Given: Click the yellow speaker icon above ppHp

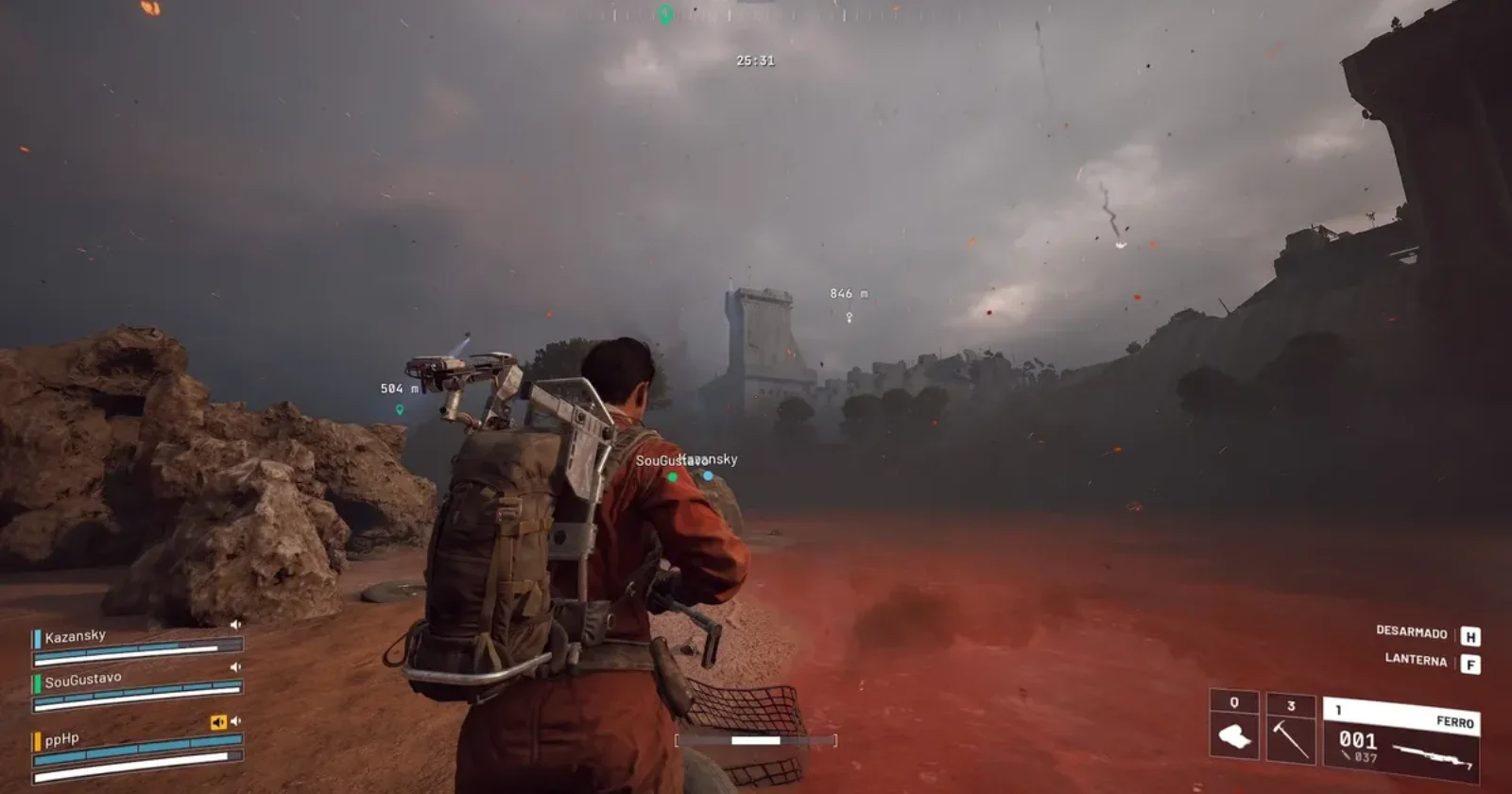Looking at the screenshot, I should pos(218,722).
